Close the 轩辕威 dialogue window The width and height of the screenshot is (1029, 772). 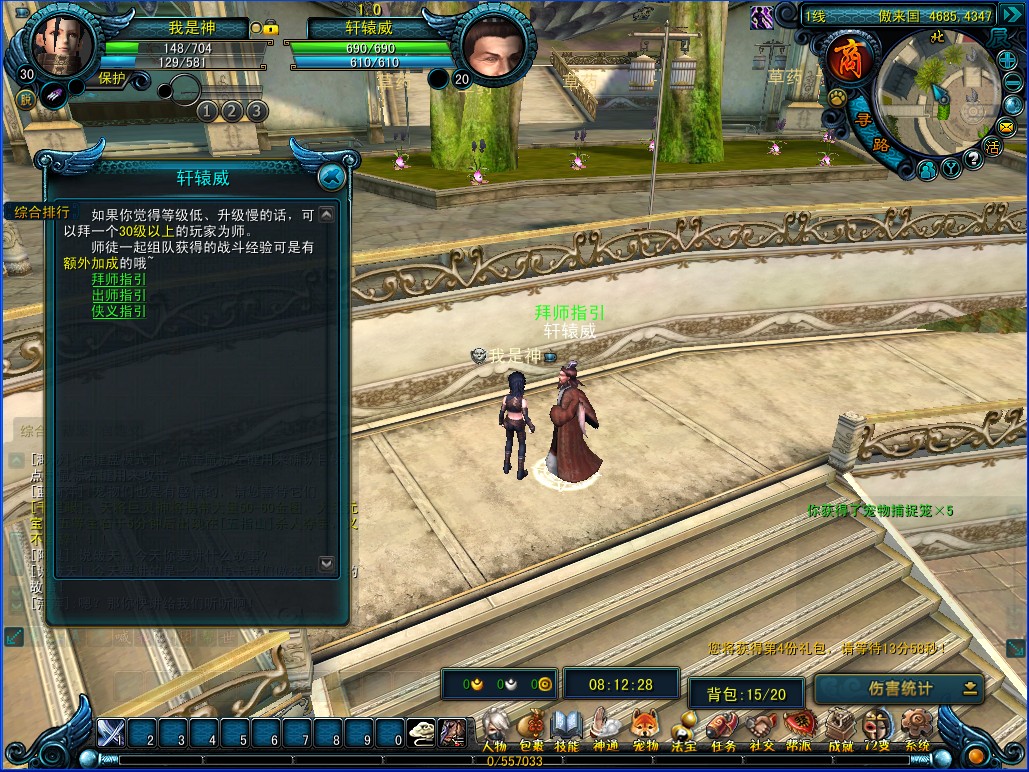point(331,177)
